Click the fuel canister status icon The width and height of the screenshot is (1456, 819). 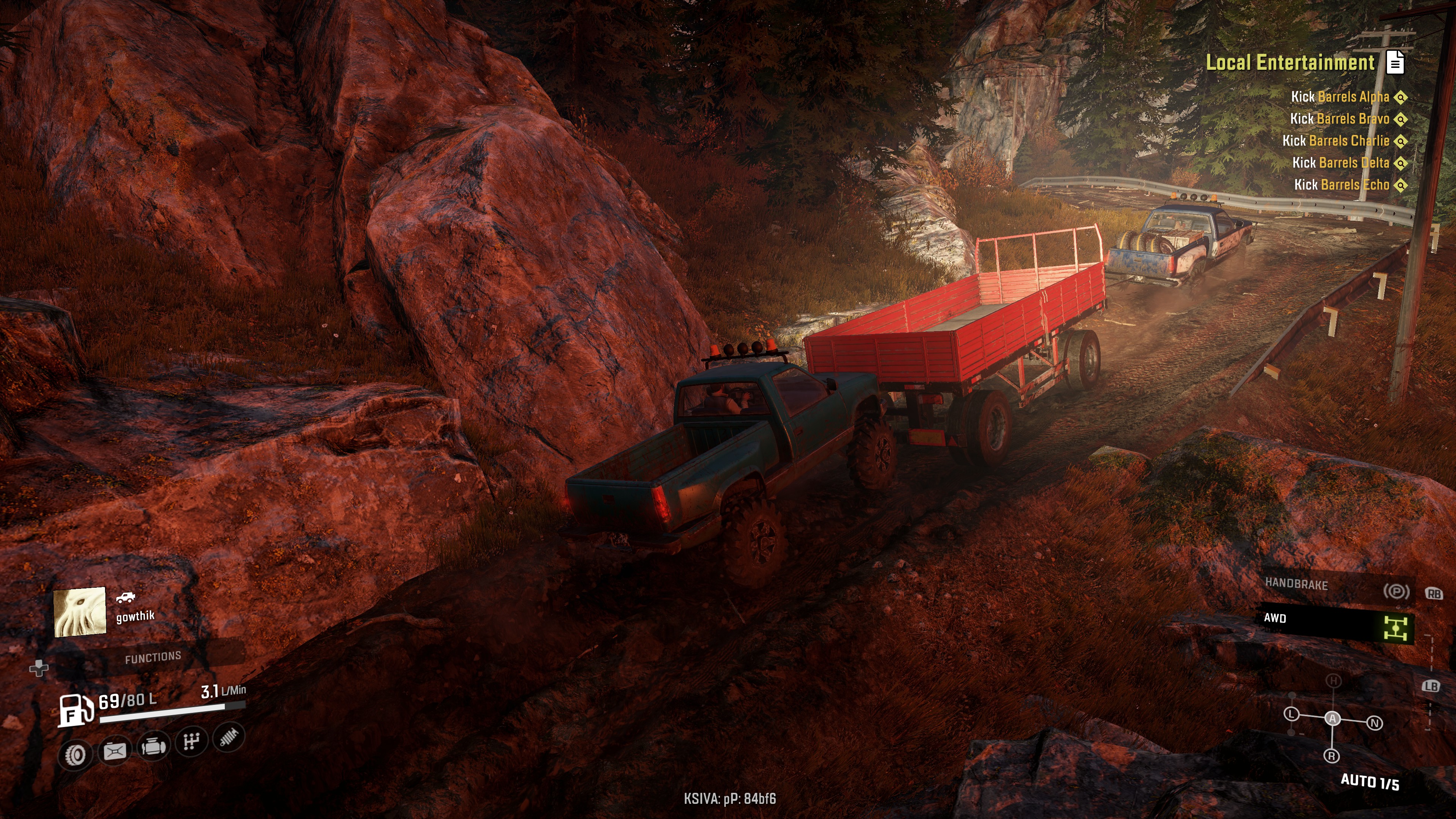[x=115, y=751]
